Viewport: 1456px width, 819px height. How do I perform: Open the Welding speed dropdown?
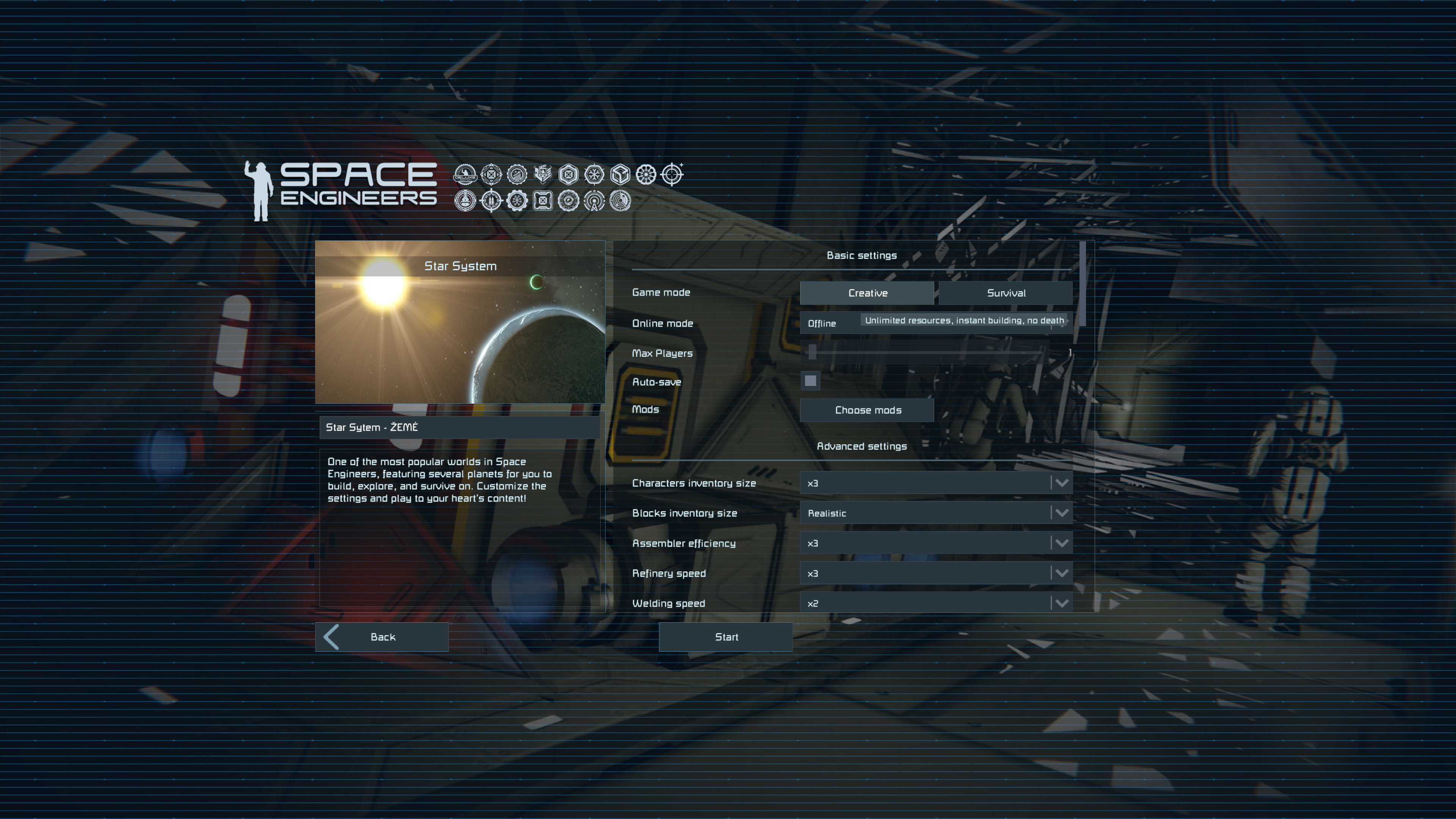coord(935,602)
